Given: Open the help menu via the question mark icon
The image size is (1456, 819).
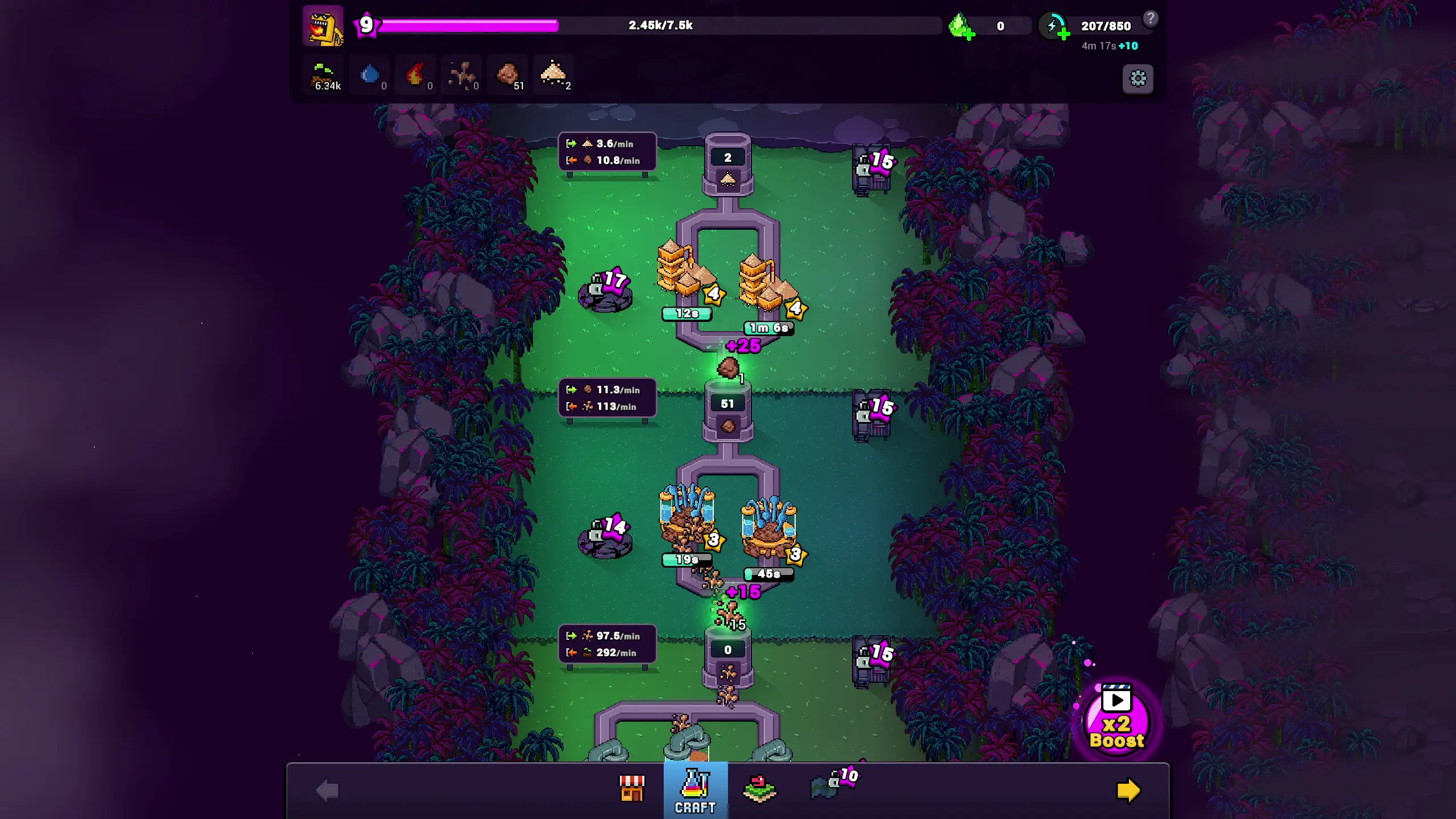Looking at the screenshot, I should click(1151, 19).
